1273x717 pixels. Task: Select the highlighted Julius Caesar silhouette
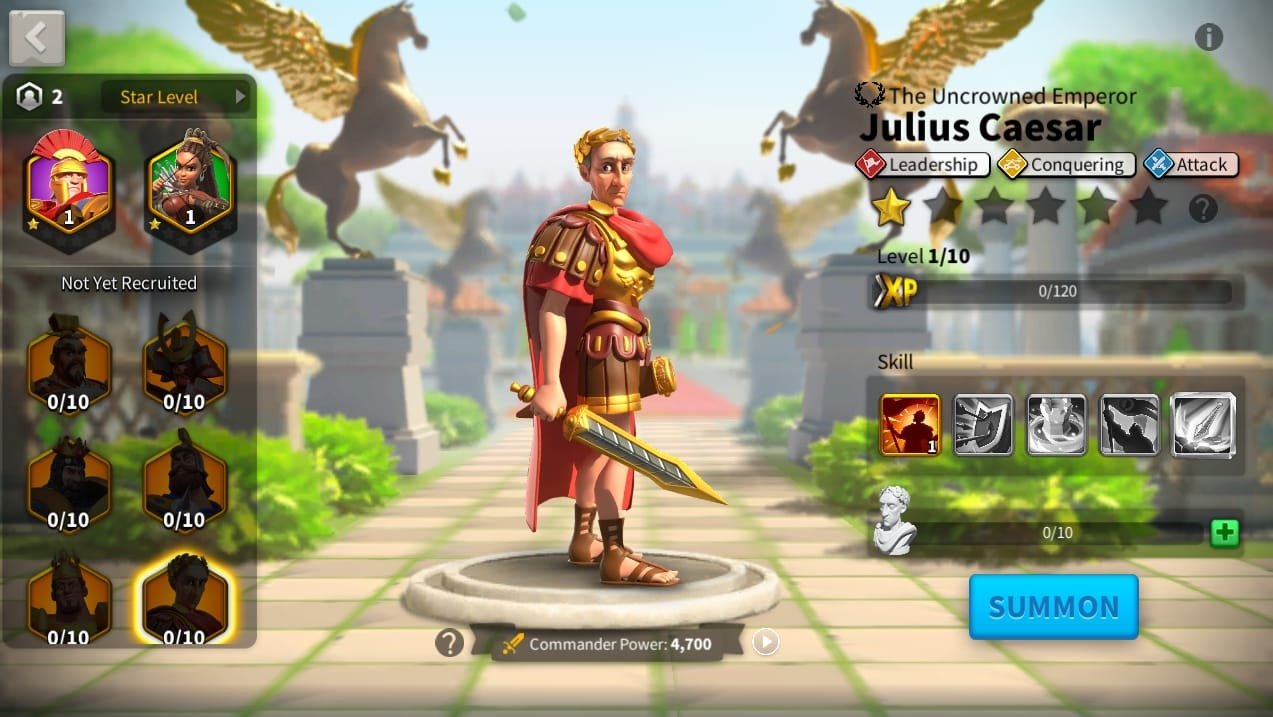click(185, 598)
